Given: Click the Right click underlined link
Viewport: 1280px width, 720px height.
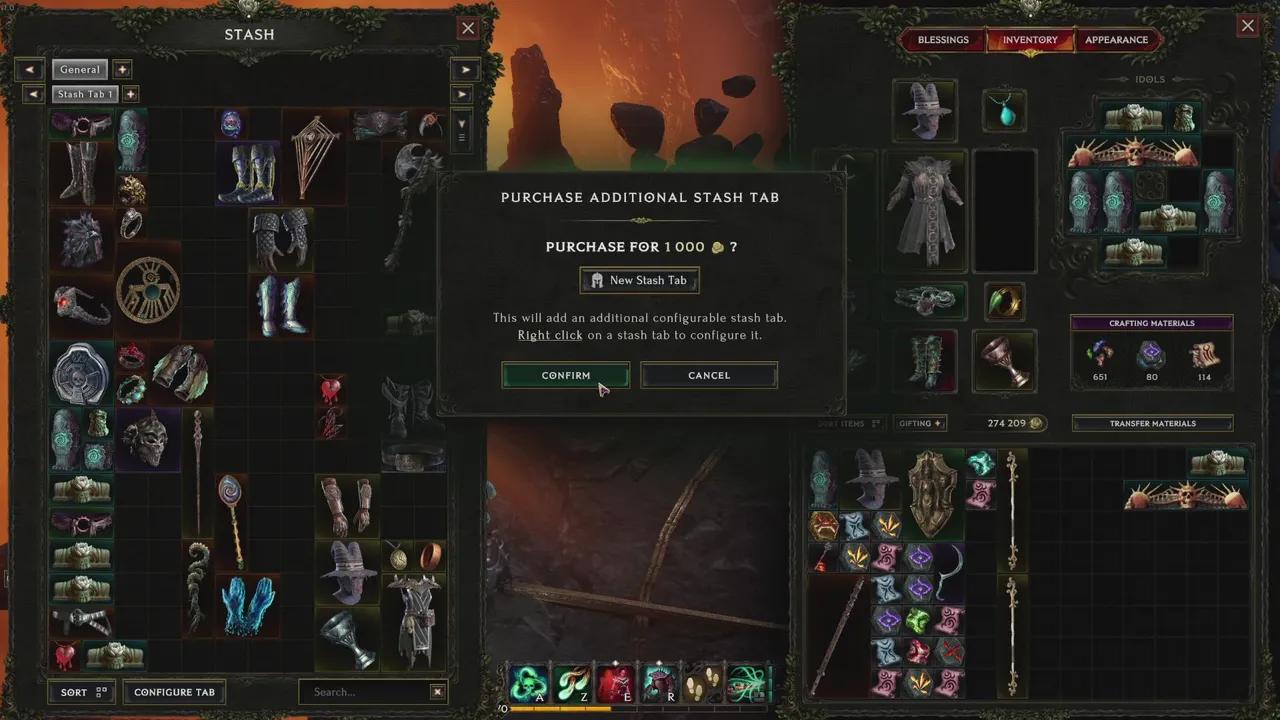Looking at the screenshot, I should 550,335.
